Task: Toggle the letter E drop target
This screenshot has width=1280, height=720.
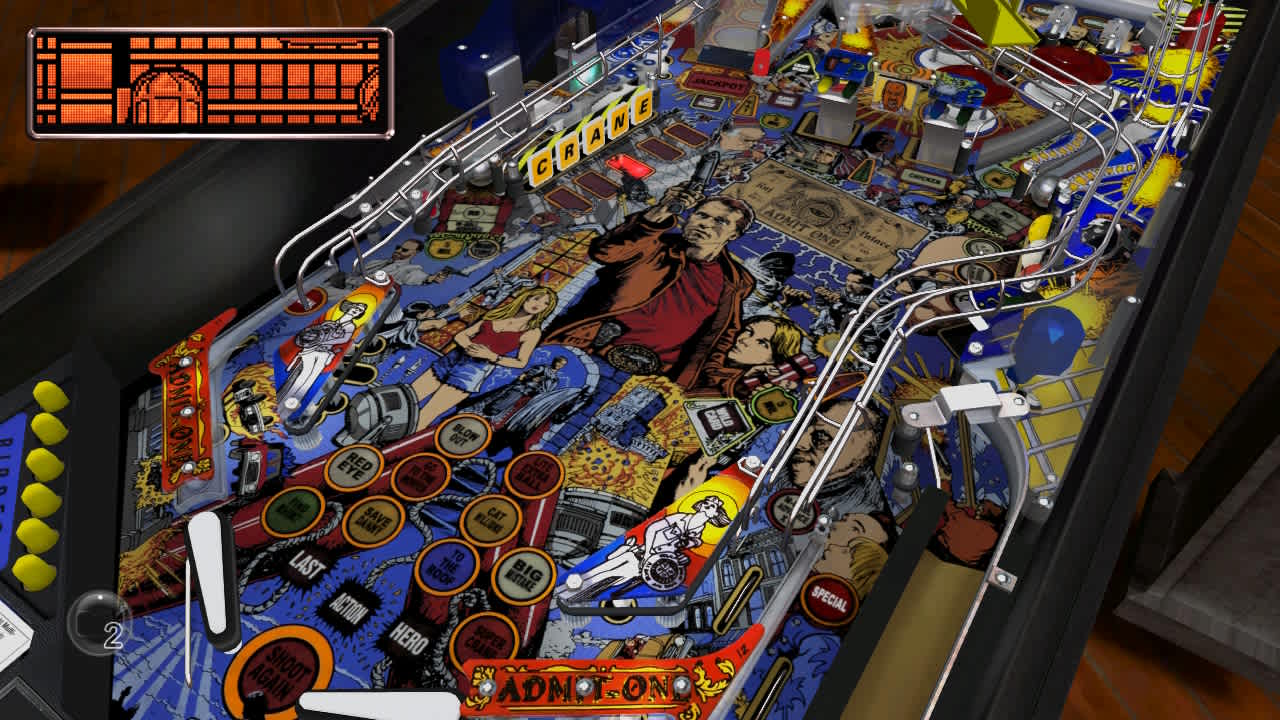Action: [641, 108]
